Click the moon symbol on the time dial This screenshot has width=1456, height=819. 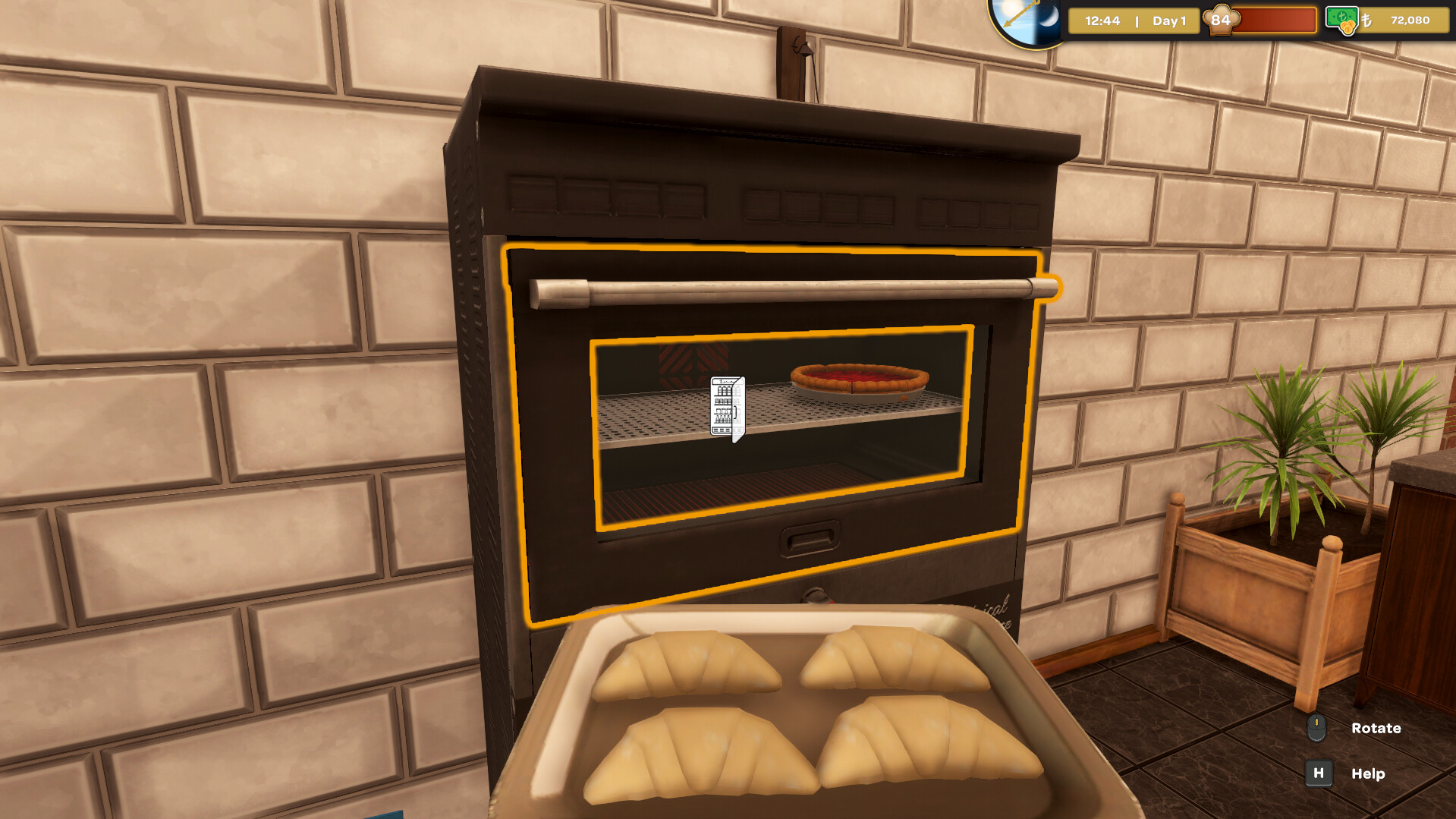[1049, 19]
